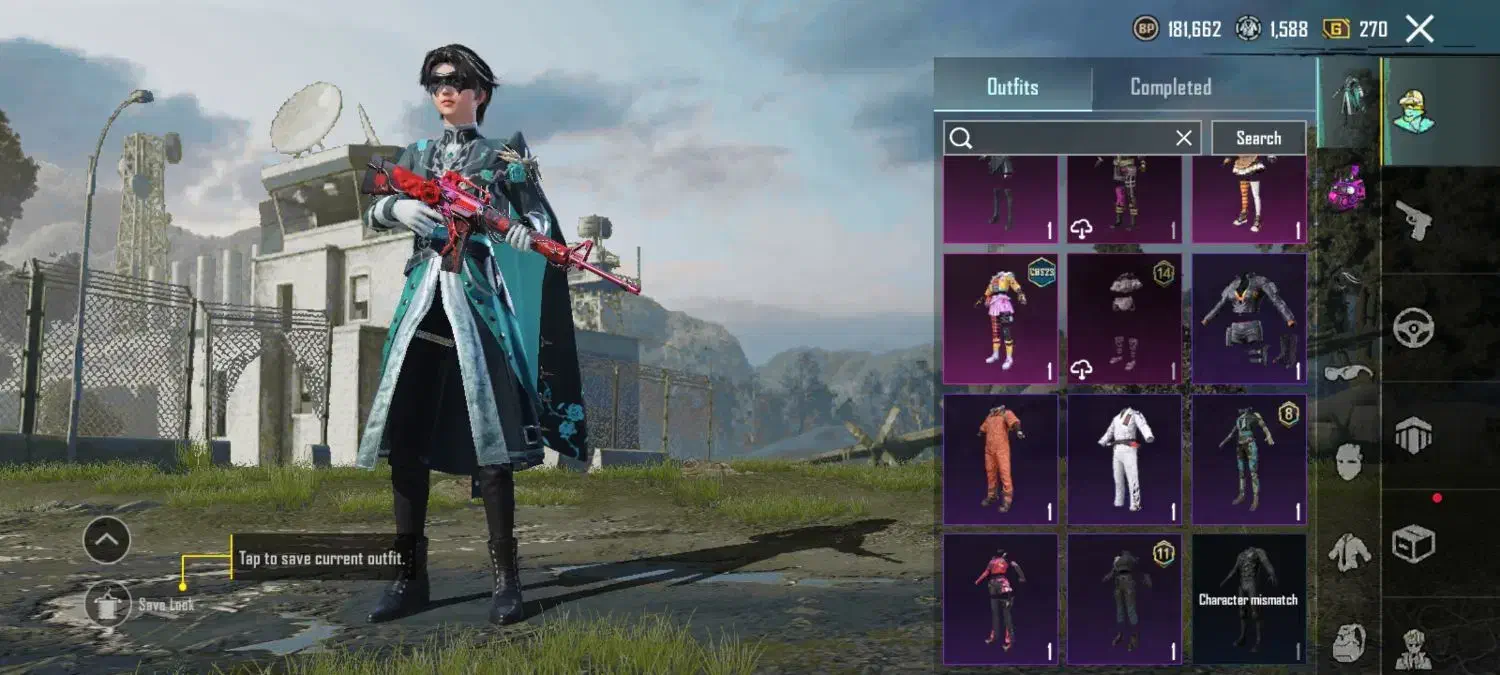This screenshot has width=1500, height=675.
Task: Choose the teal camo outfit marked 8
Action: coord(1249,459)
